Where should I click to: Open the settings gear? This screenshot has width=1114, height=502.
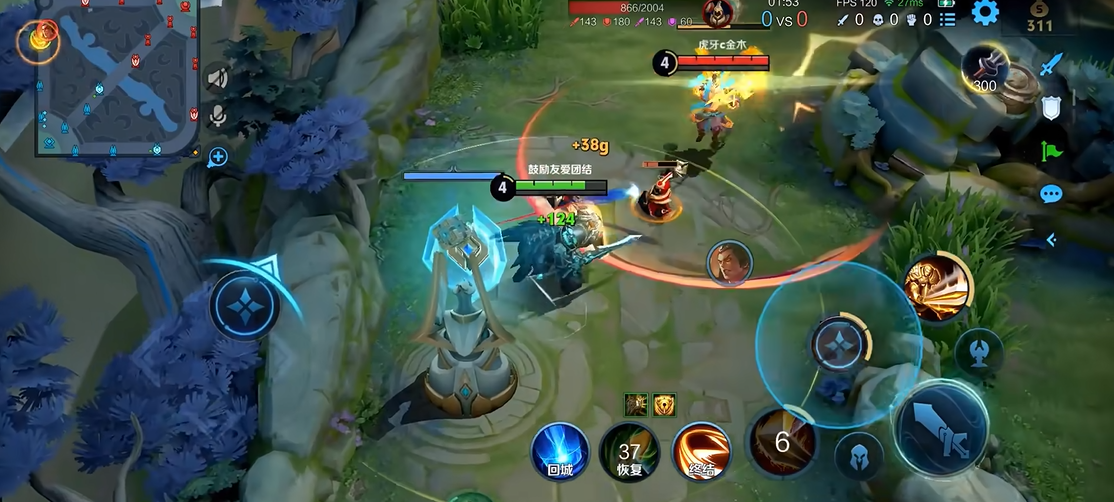click(x=985, y=13)
